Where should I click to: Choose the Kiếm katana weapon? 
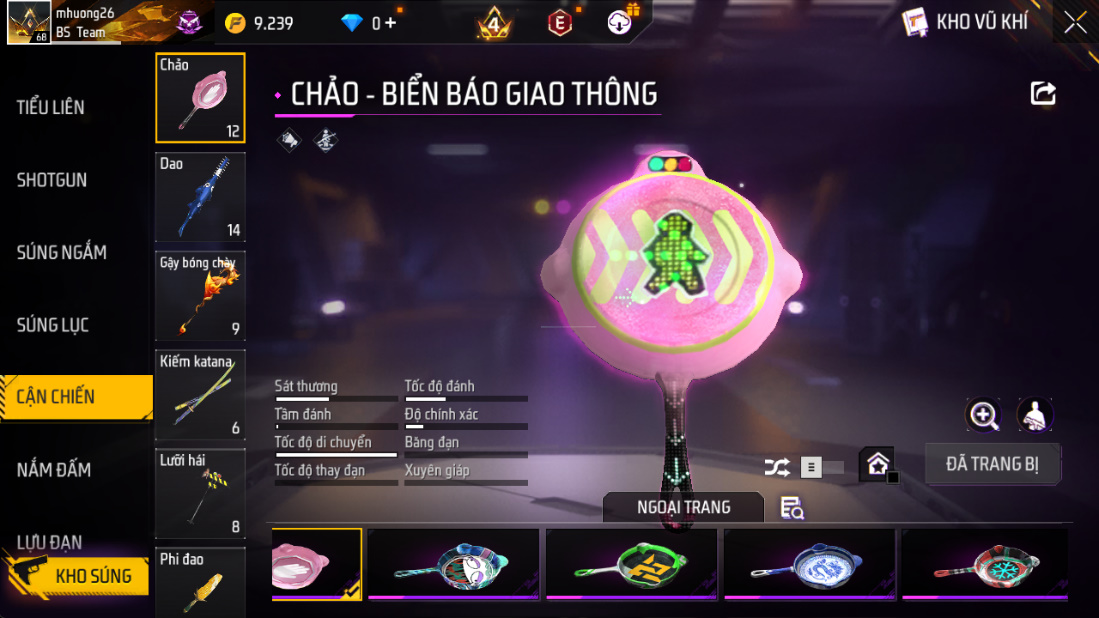[200, 394]
